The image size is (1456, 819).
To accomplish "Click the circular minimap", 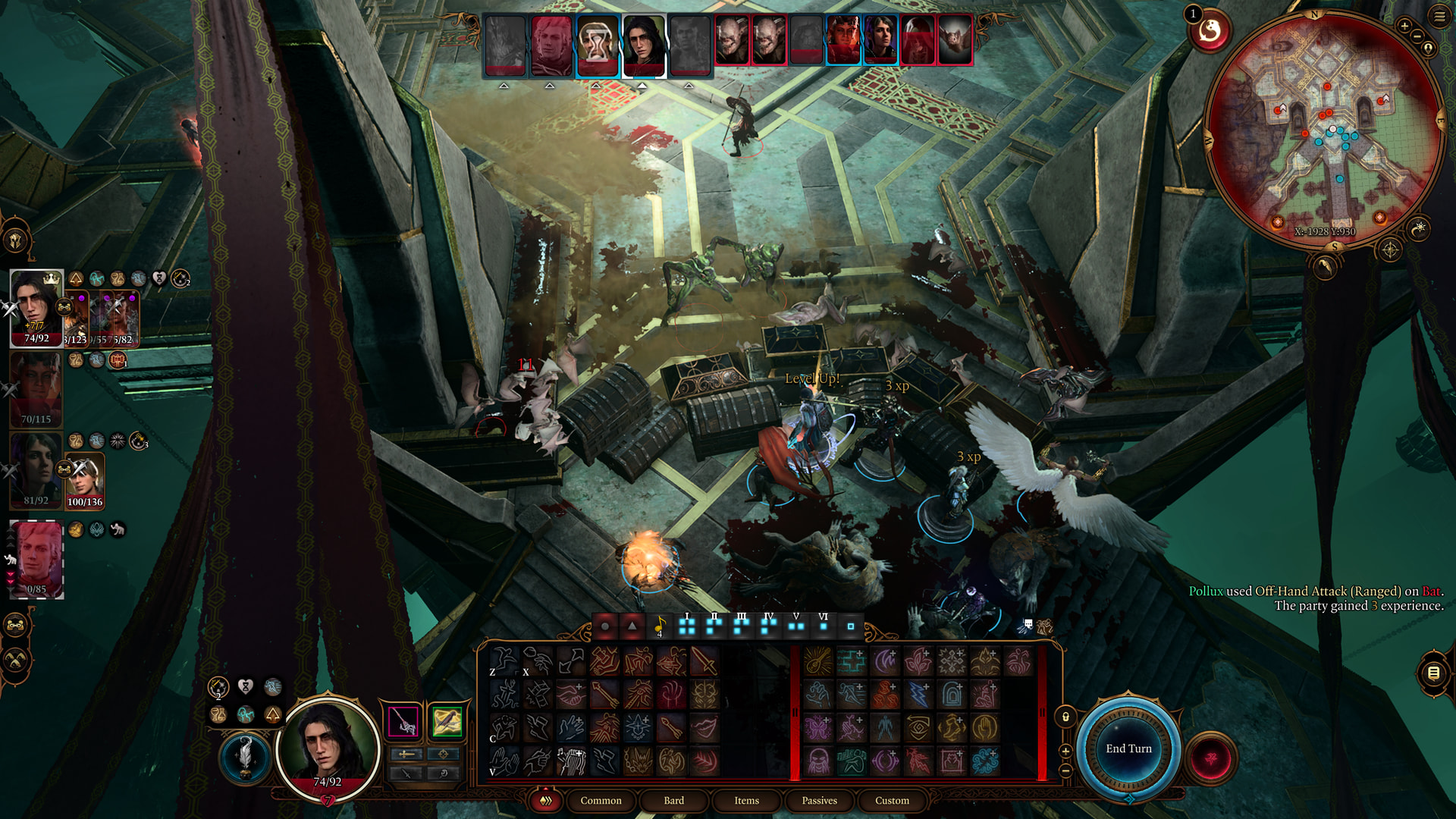I will point(1325,130).
